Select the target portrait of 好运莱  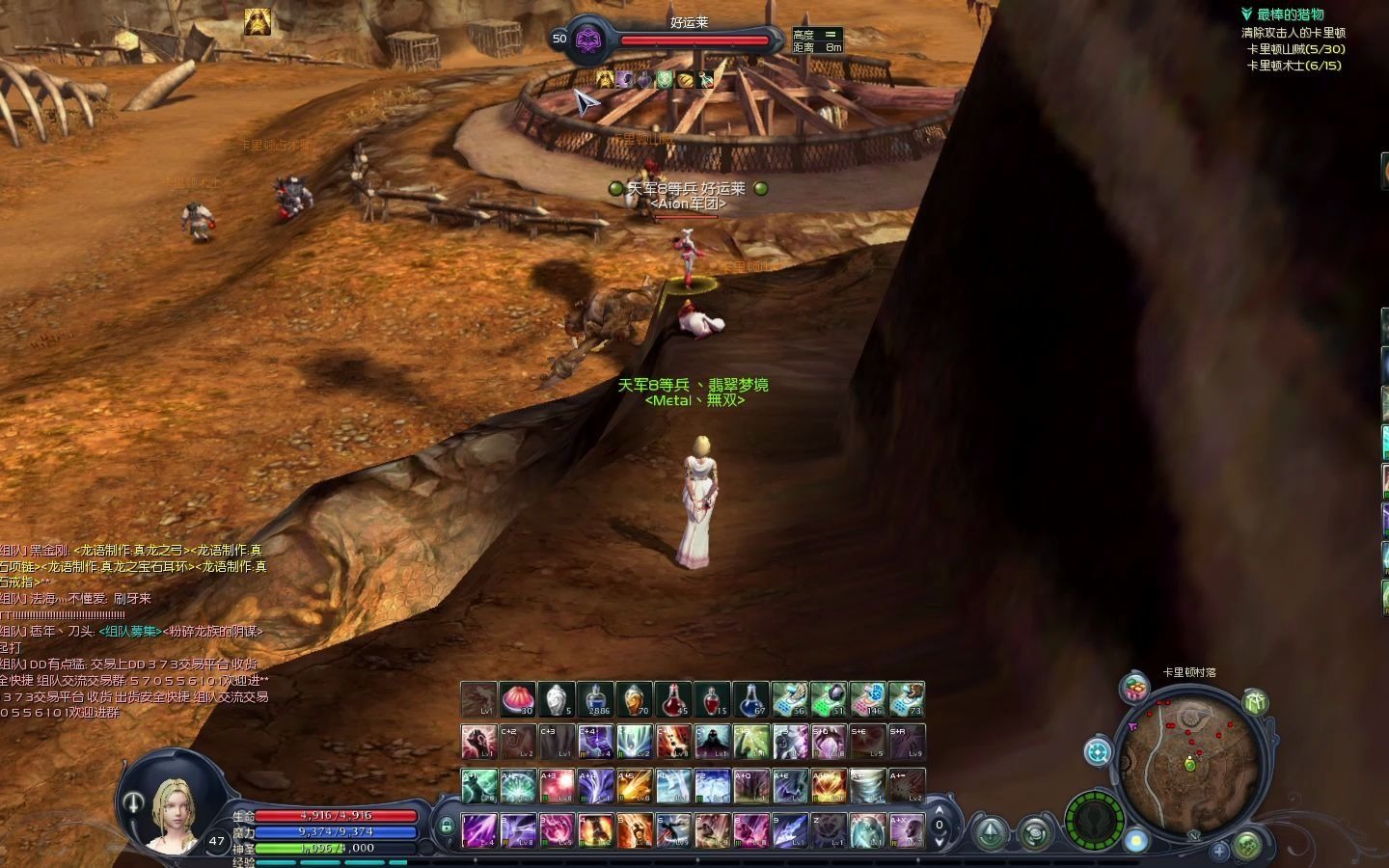click(587, 40)
